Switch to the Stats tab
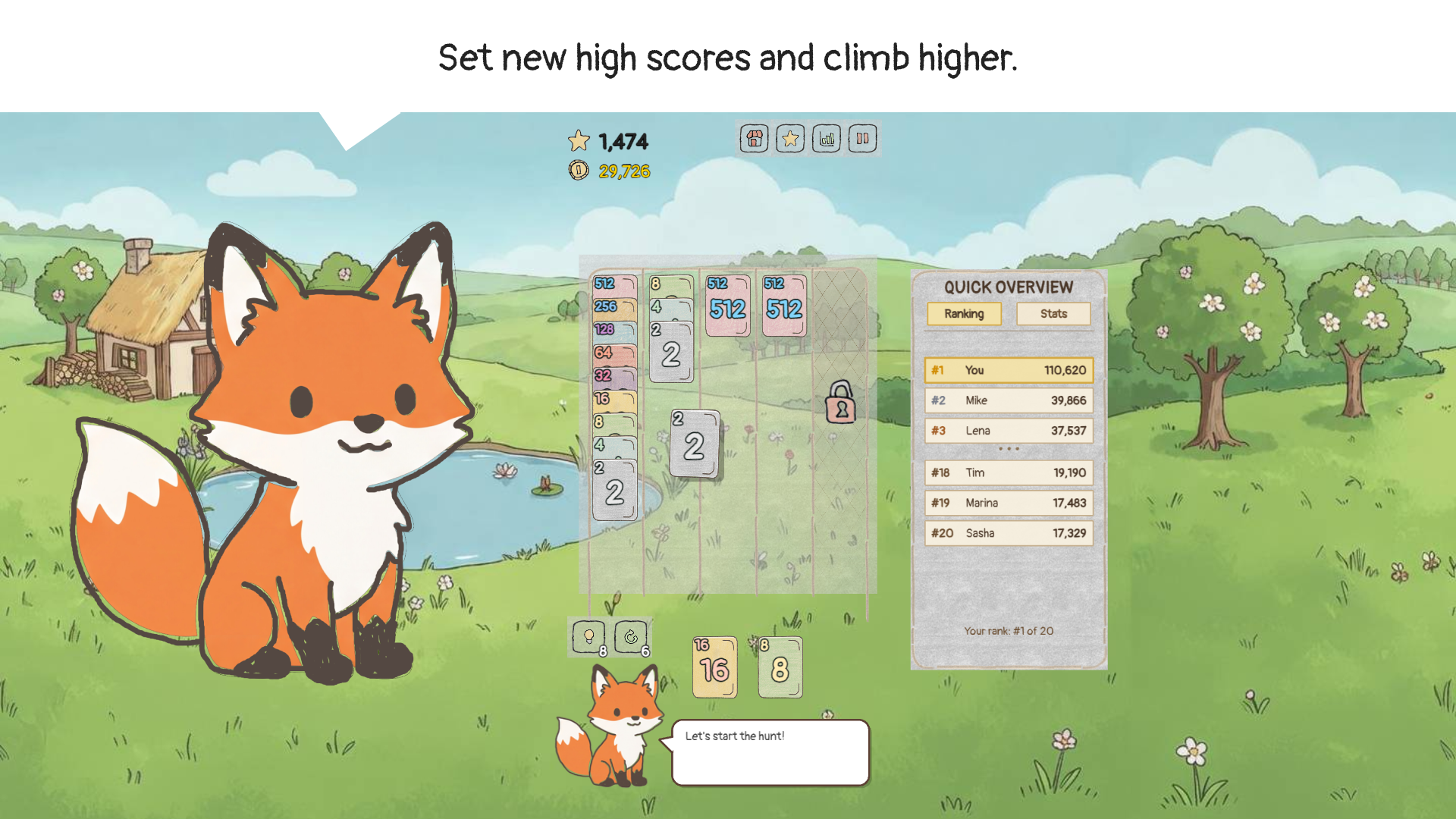The width and height of the screenshot is (1456, 819). [x=1053, y=313]
